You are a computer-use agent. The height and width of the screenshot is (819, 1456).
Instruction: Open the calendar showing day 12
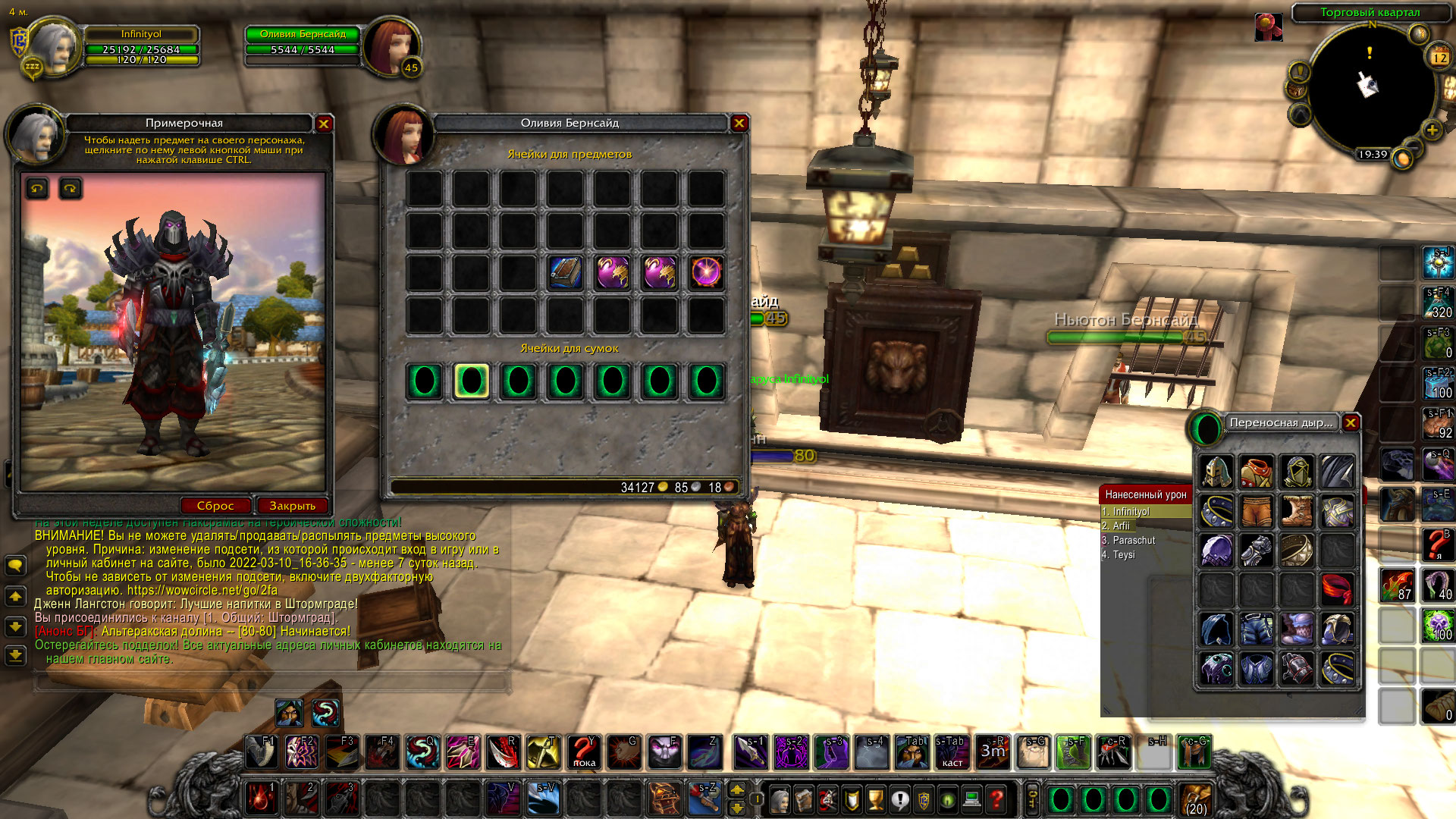[1439, 57]
